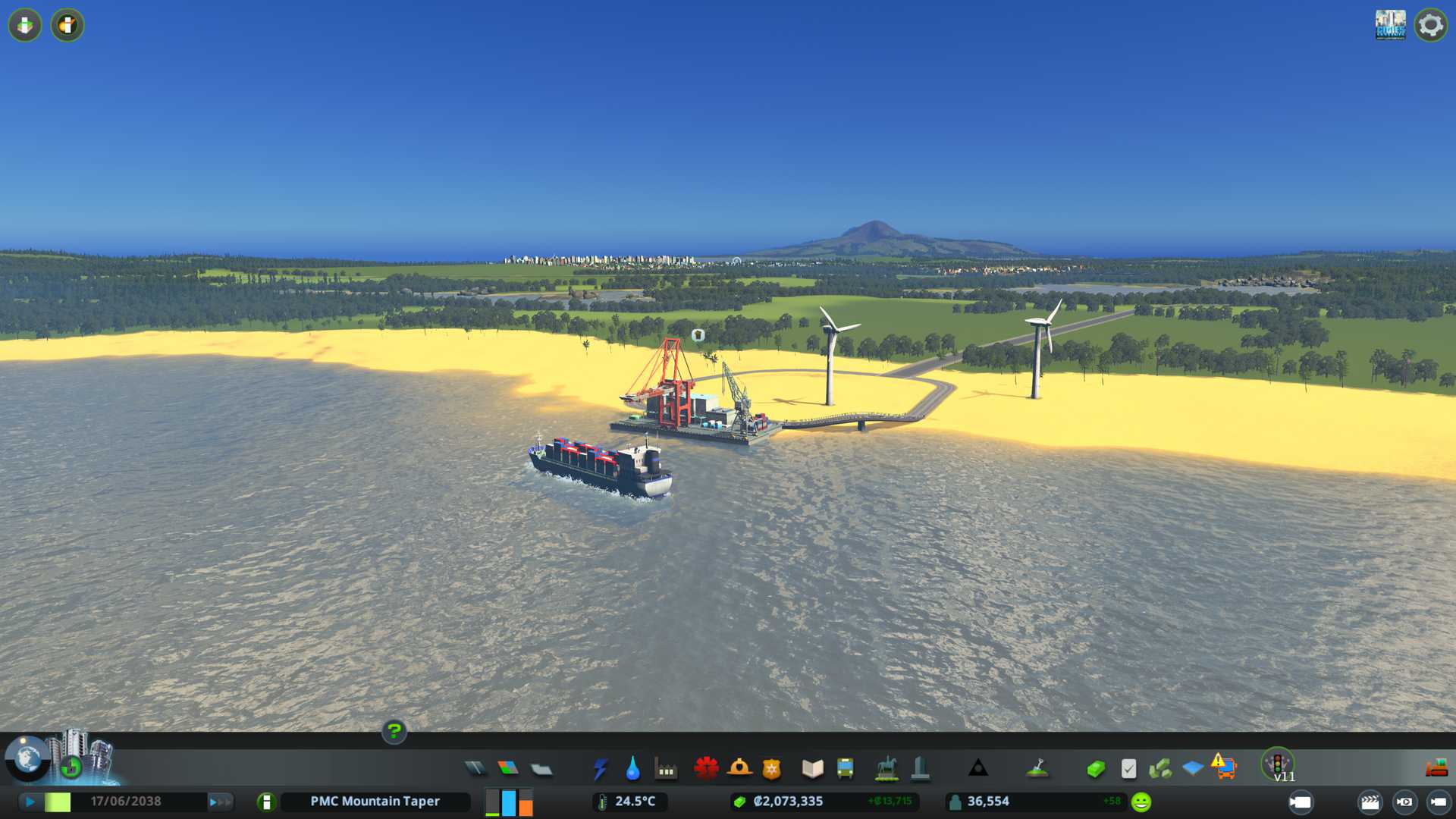Open the Districts painting tool
The width and height of the screenshot is (1456, 819).
coord(541,769)
